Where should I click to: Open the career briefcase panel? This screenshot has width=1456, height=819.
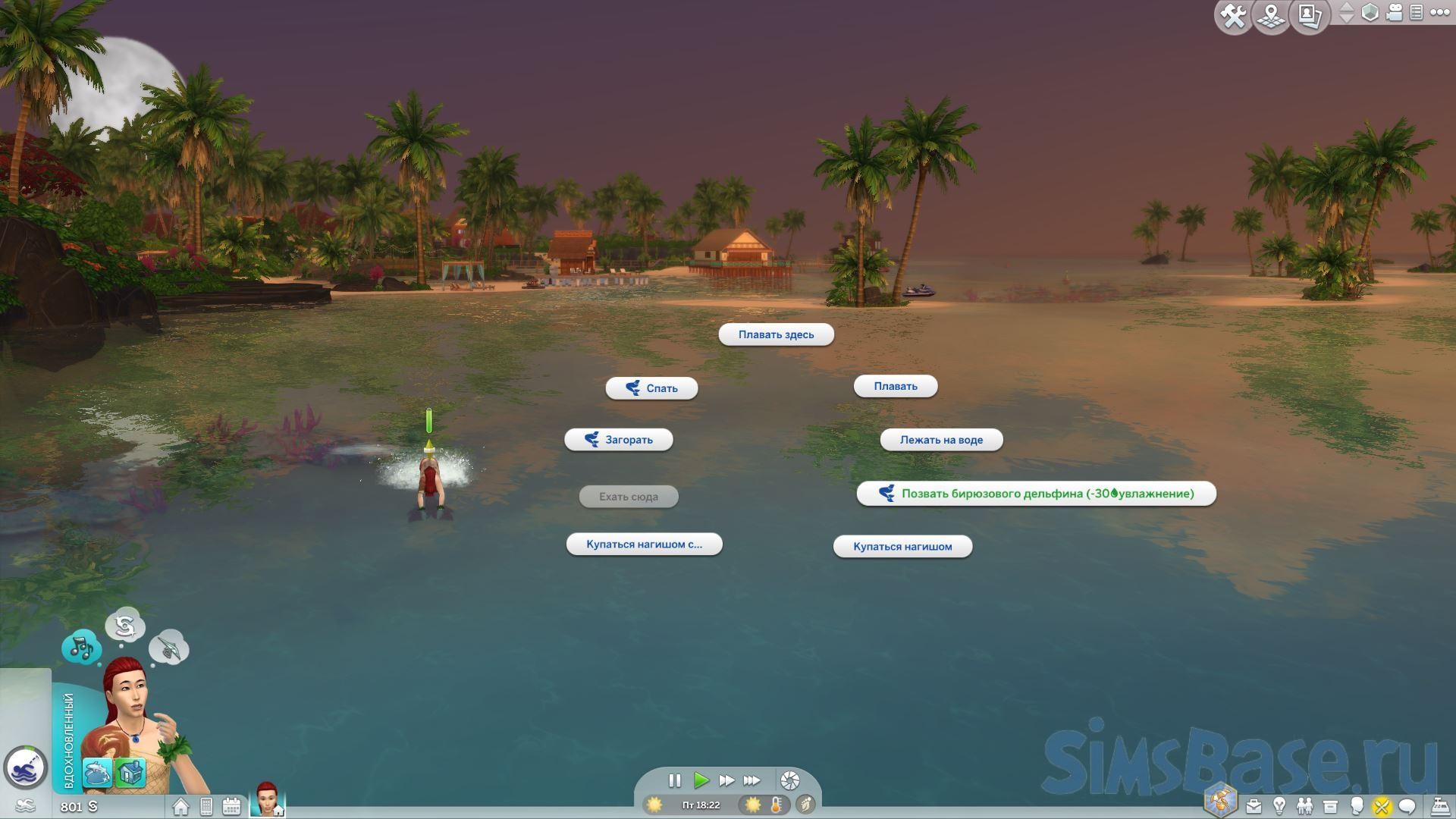pyautogui.click(x=1254, y=806)
